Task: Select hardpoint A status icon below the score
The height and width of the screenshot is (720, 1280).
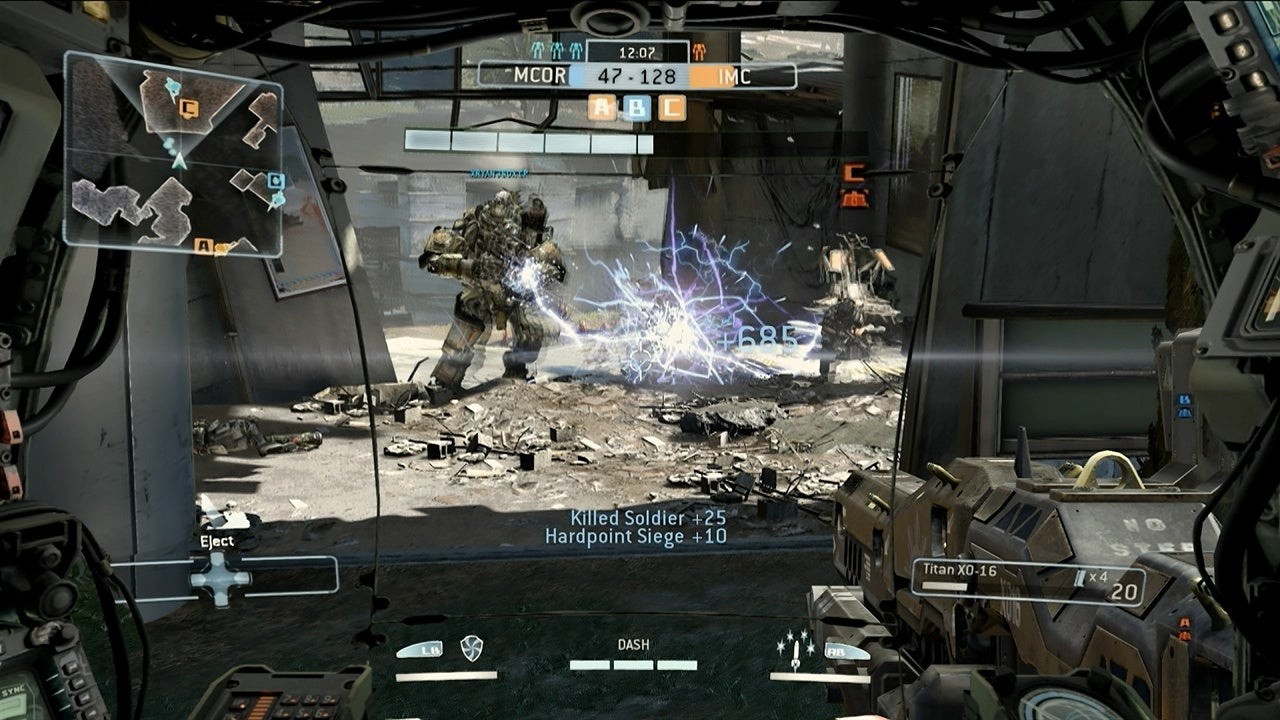Action: (602, 107)
